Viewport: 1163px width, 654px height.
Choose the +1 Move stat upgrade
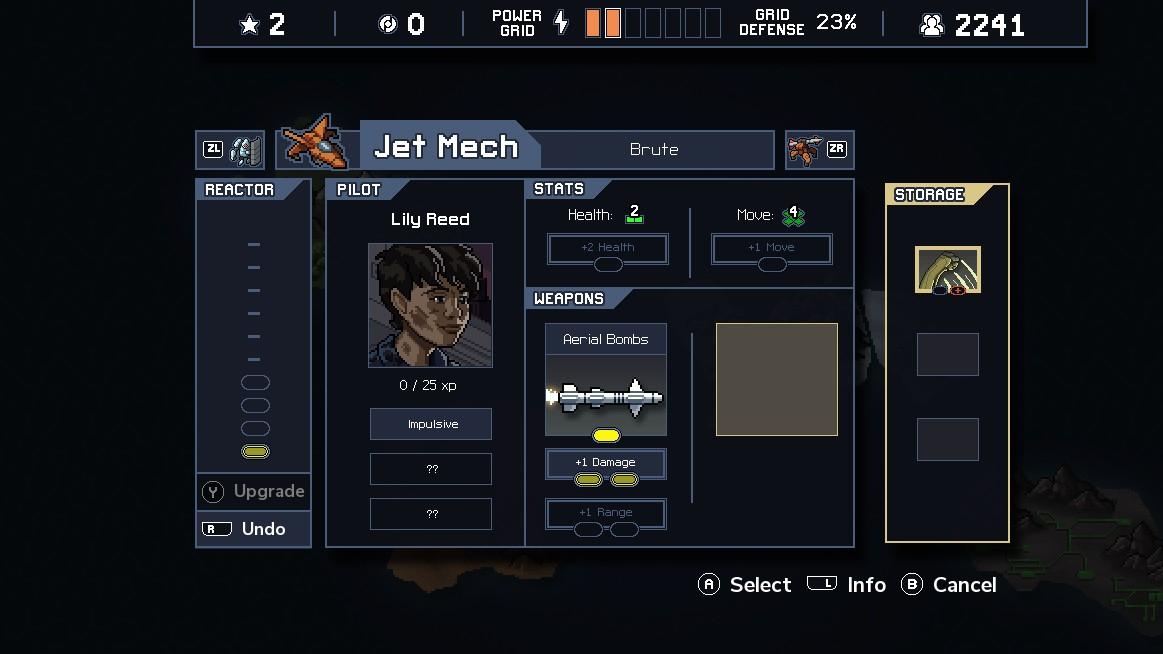tap(772, 249)
